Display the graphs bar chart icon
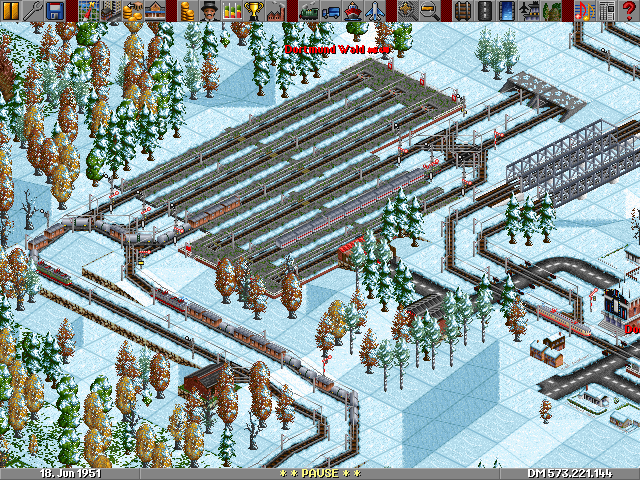 233,10
